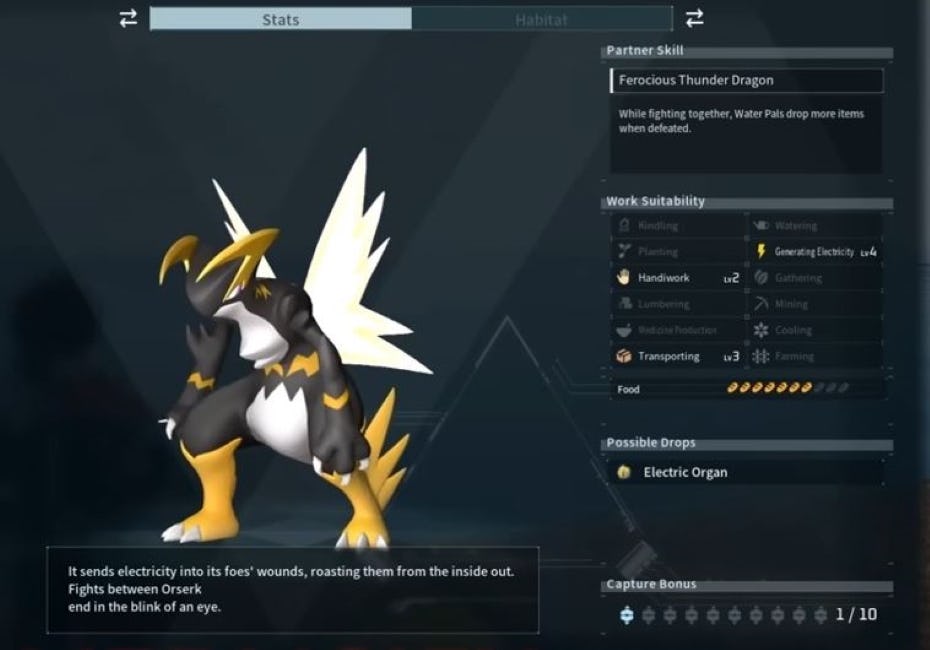Choose the Handiwork work suitability entry
Viewport: 930px width, 650px height.
677,278
